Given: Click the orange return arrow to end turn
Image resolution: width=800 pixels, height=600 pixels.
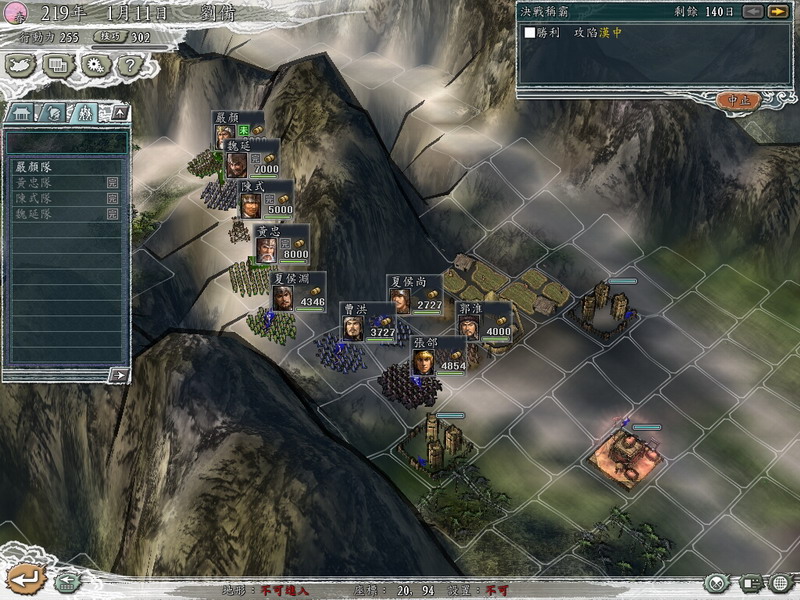Looking at the screenshot, I should (26, 579).
